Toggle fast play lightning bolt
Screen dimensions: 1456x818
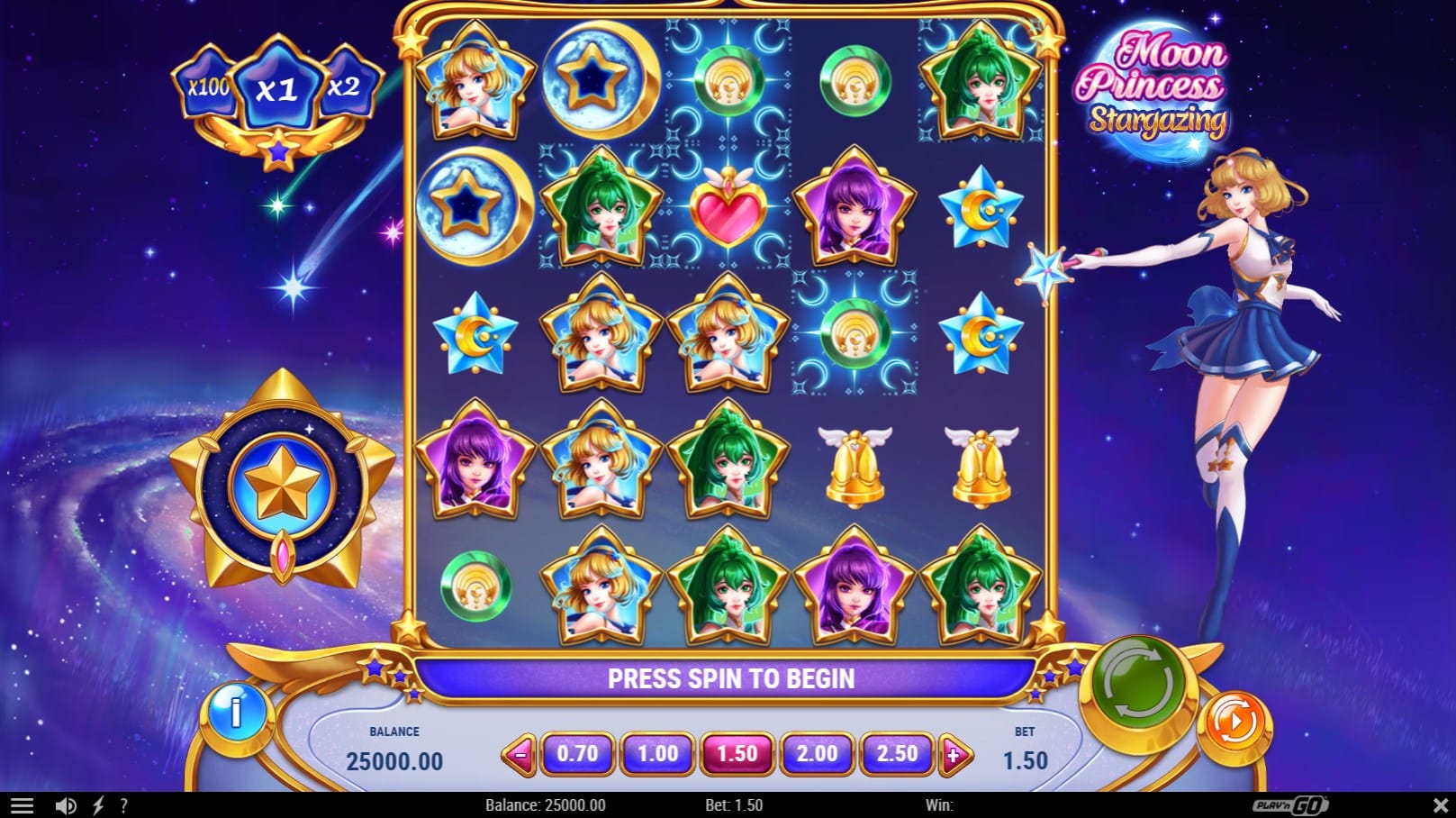click(98, 805)
